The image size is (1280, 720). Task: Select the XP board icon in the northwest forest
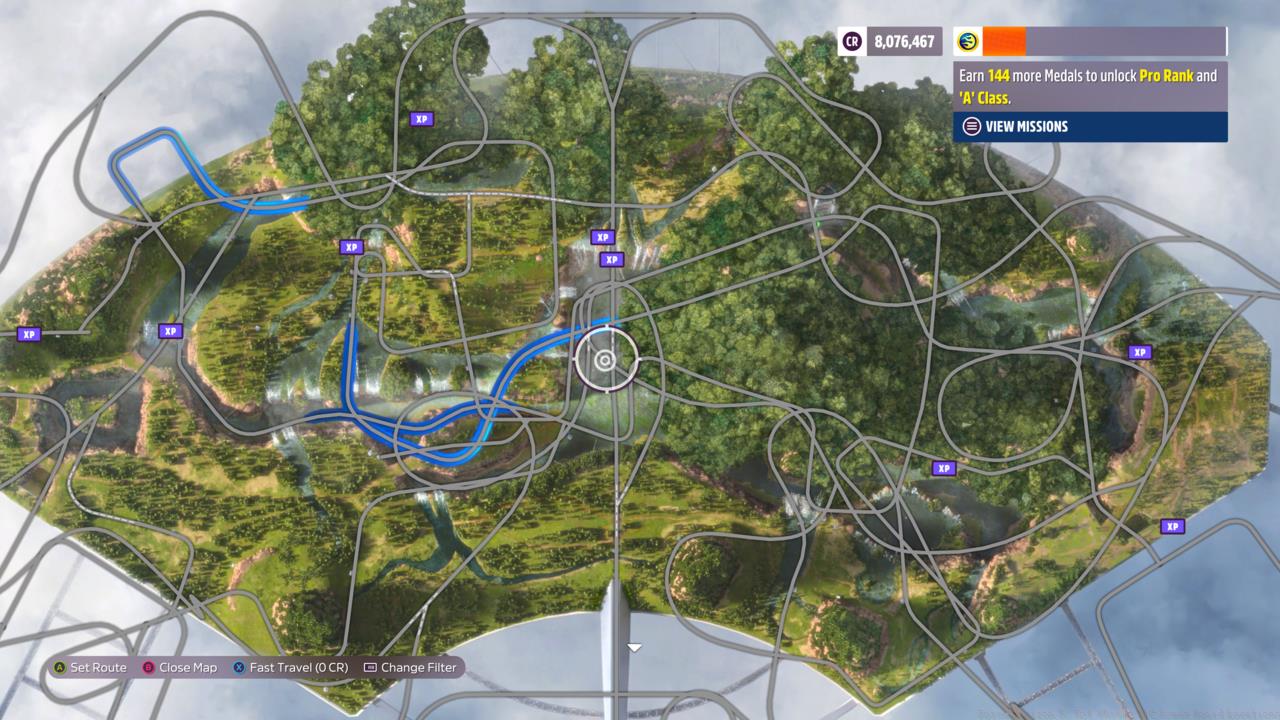coord(421,118)
